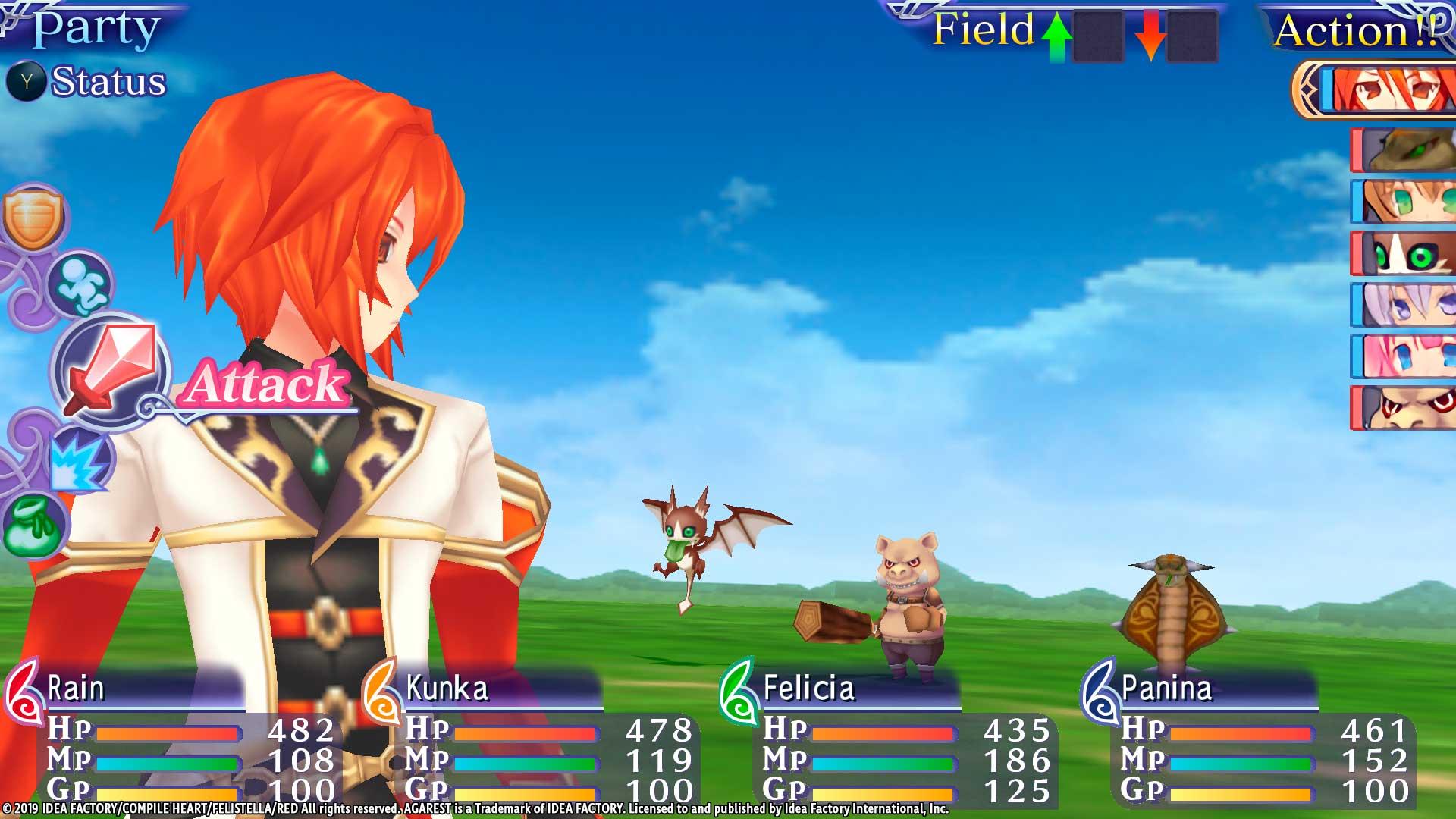The width and height of the screenshot is (1456, 819).
Task: Click the Attack label text
Action: click(x=265, y=384)
